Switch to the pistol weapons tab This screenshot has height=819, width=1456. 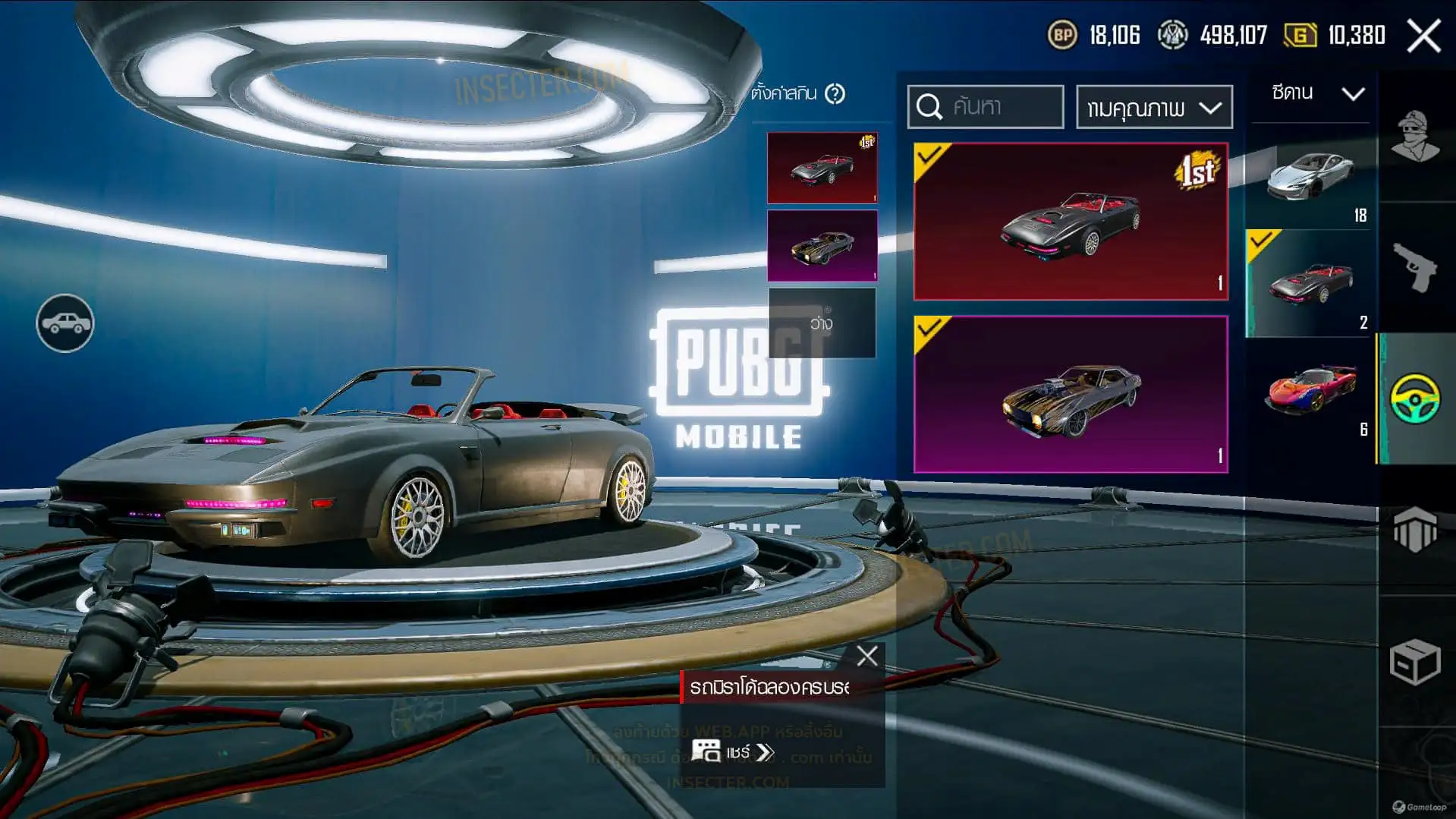1415,267
